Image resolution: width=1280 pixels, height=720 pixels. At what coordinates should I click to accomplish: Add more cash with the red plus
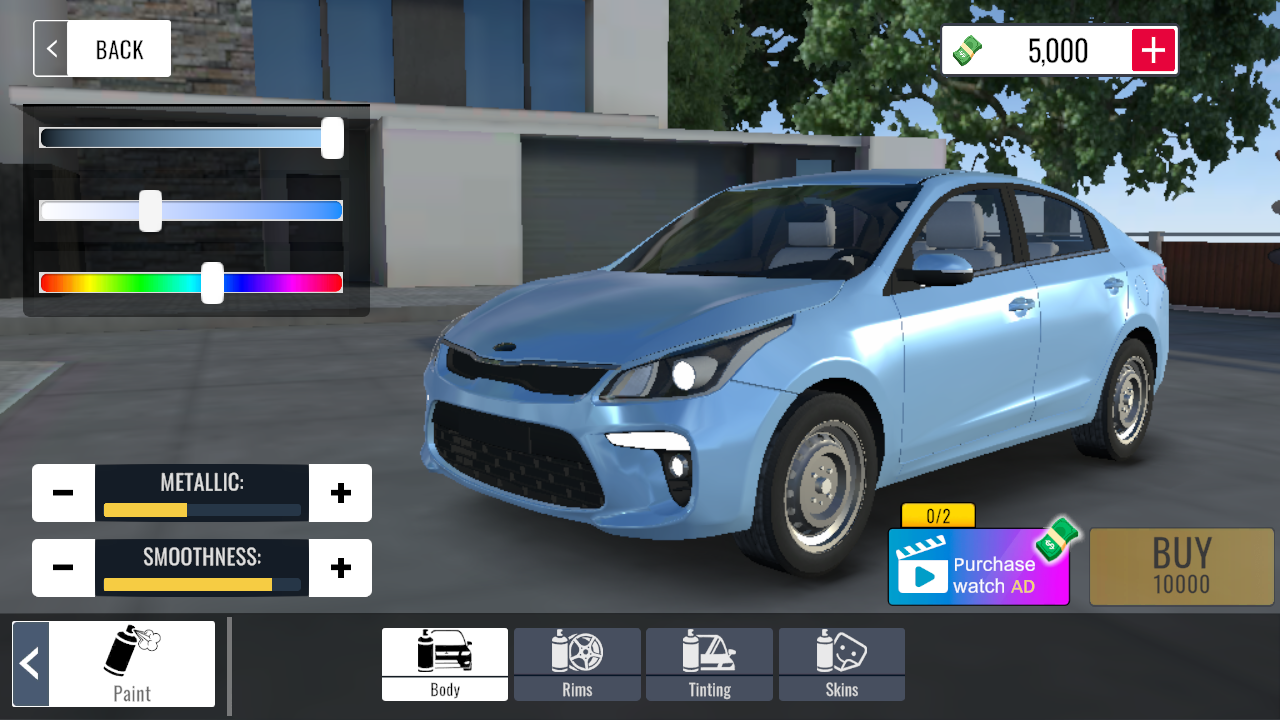click(x=1153, y=50)
